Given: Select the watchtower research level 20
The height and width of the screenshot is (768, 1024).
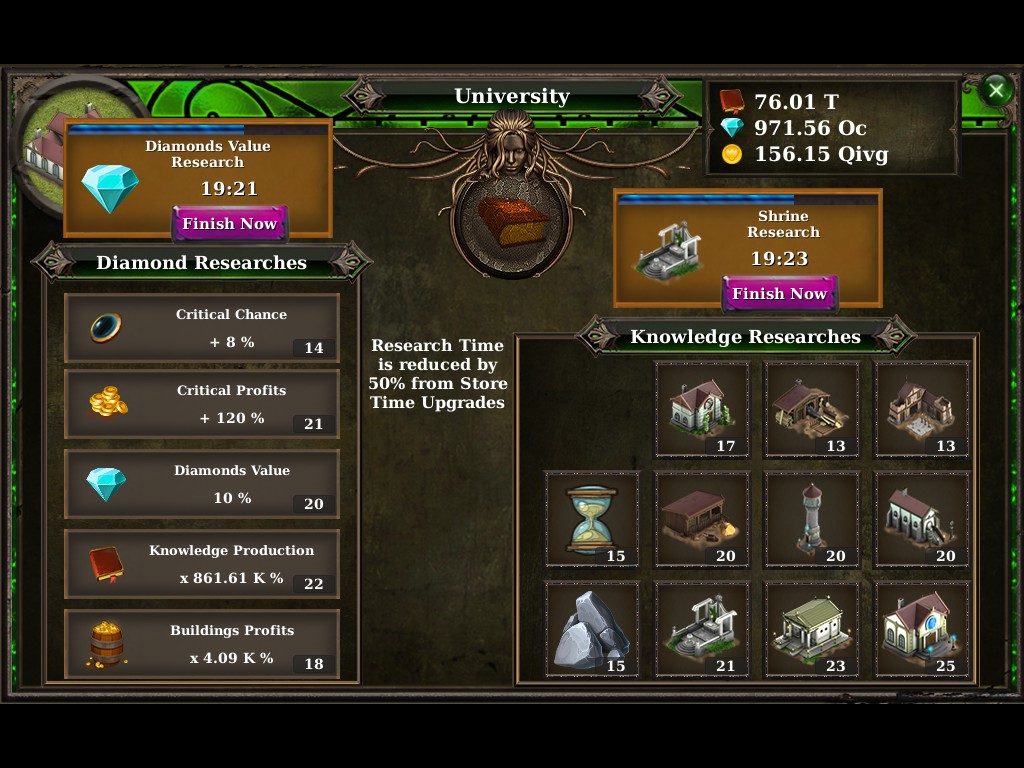Looking at the screenshot, I should 812,519.
